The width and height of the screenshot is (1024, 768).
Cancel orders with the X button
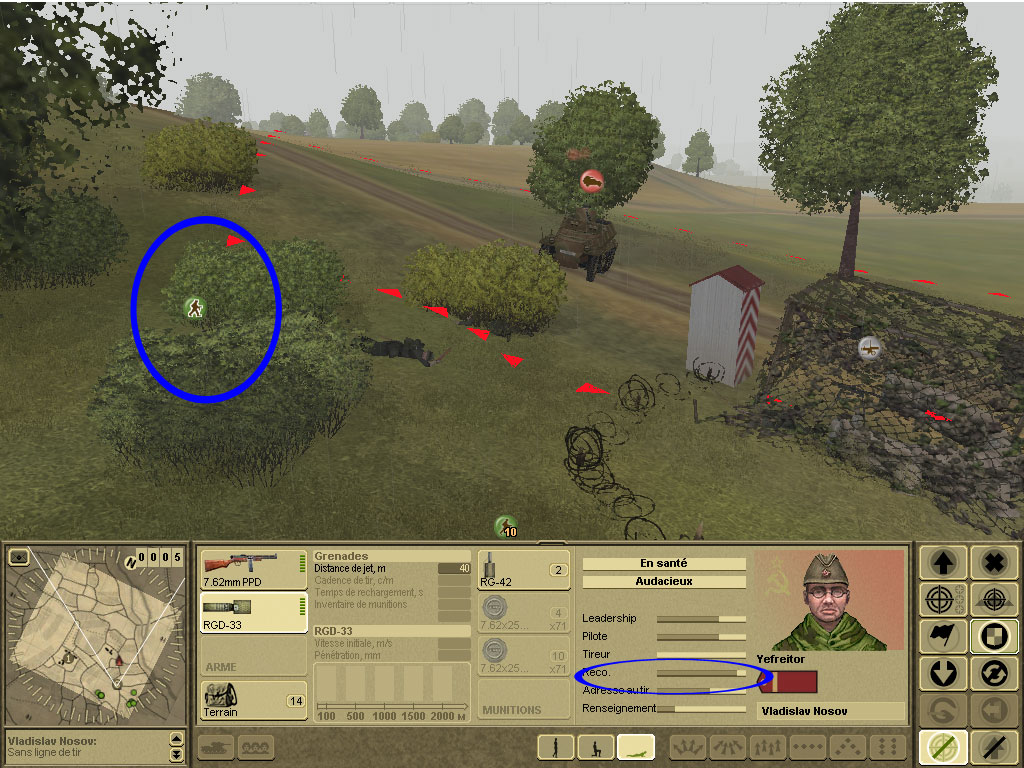coord(993,563)
